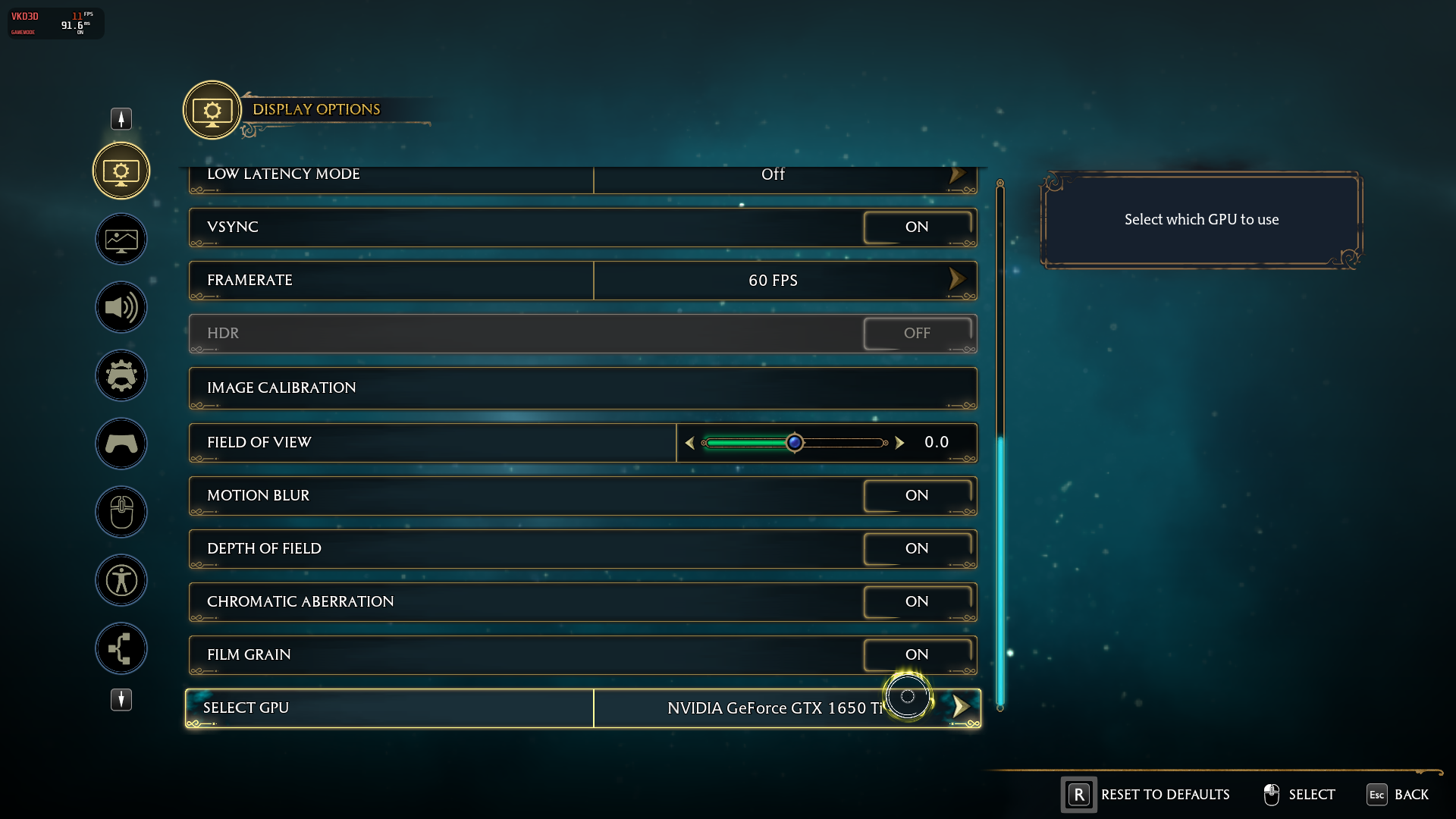Open the Image Calibration row
The image size is (1456, 819).
pyautogui.click(x=582, y=388)
